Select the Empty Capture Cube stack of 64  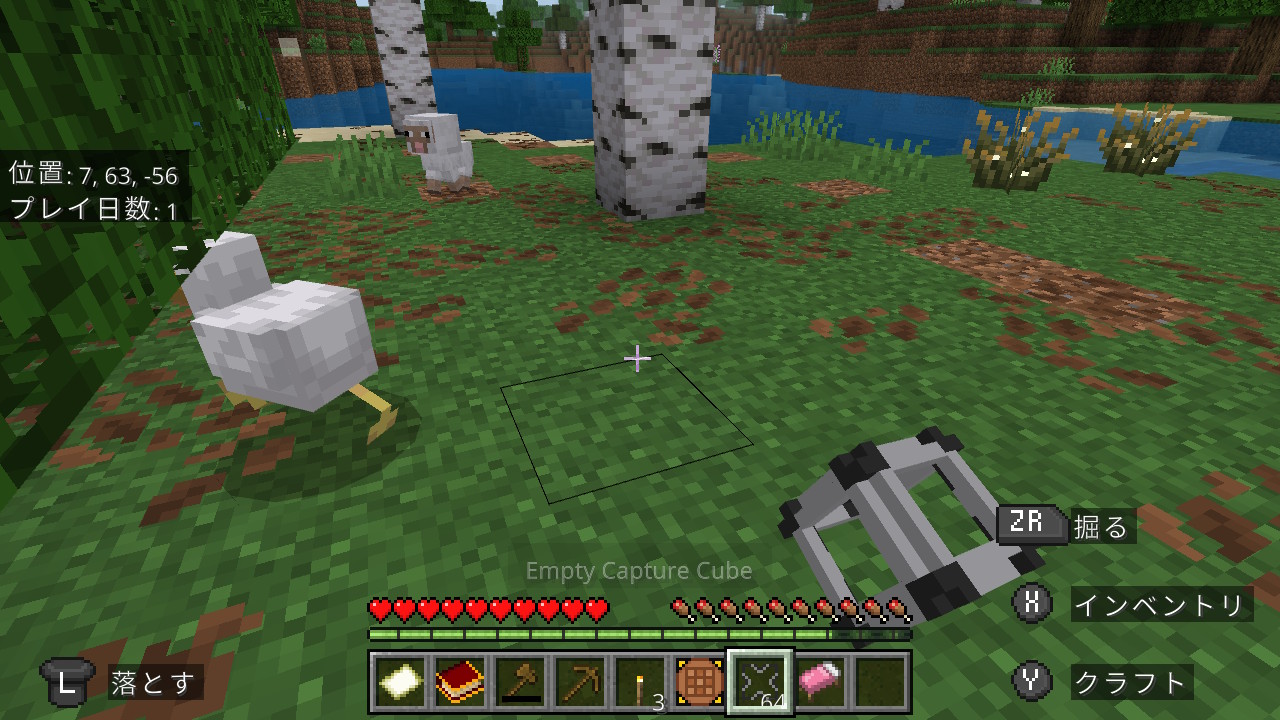(x=760, y=683)
